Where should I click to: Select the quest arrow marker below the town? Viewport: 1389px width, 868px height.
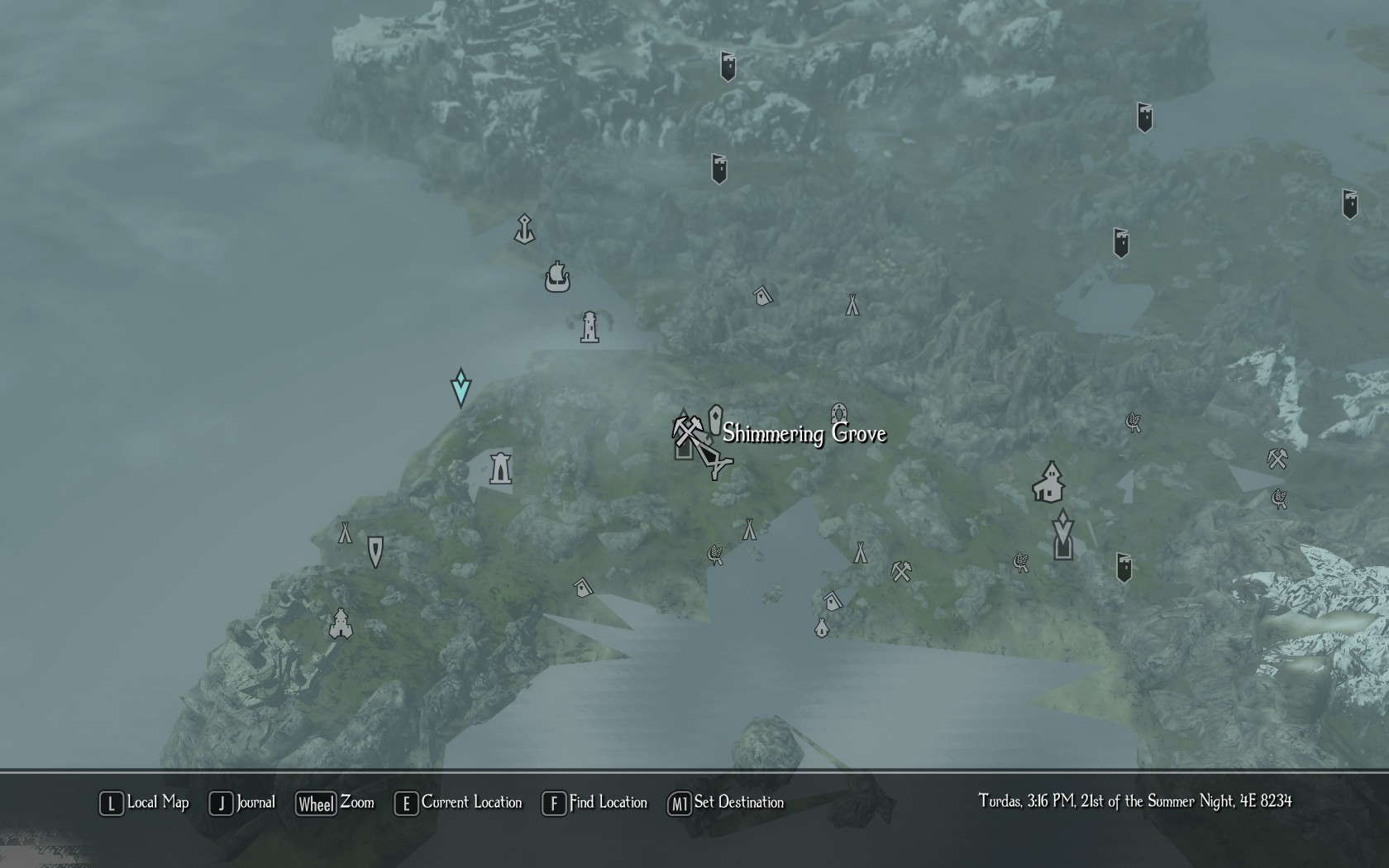pyautogui.click(x=1062, y=527)
